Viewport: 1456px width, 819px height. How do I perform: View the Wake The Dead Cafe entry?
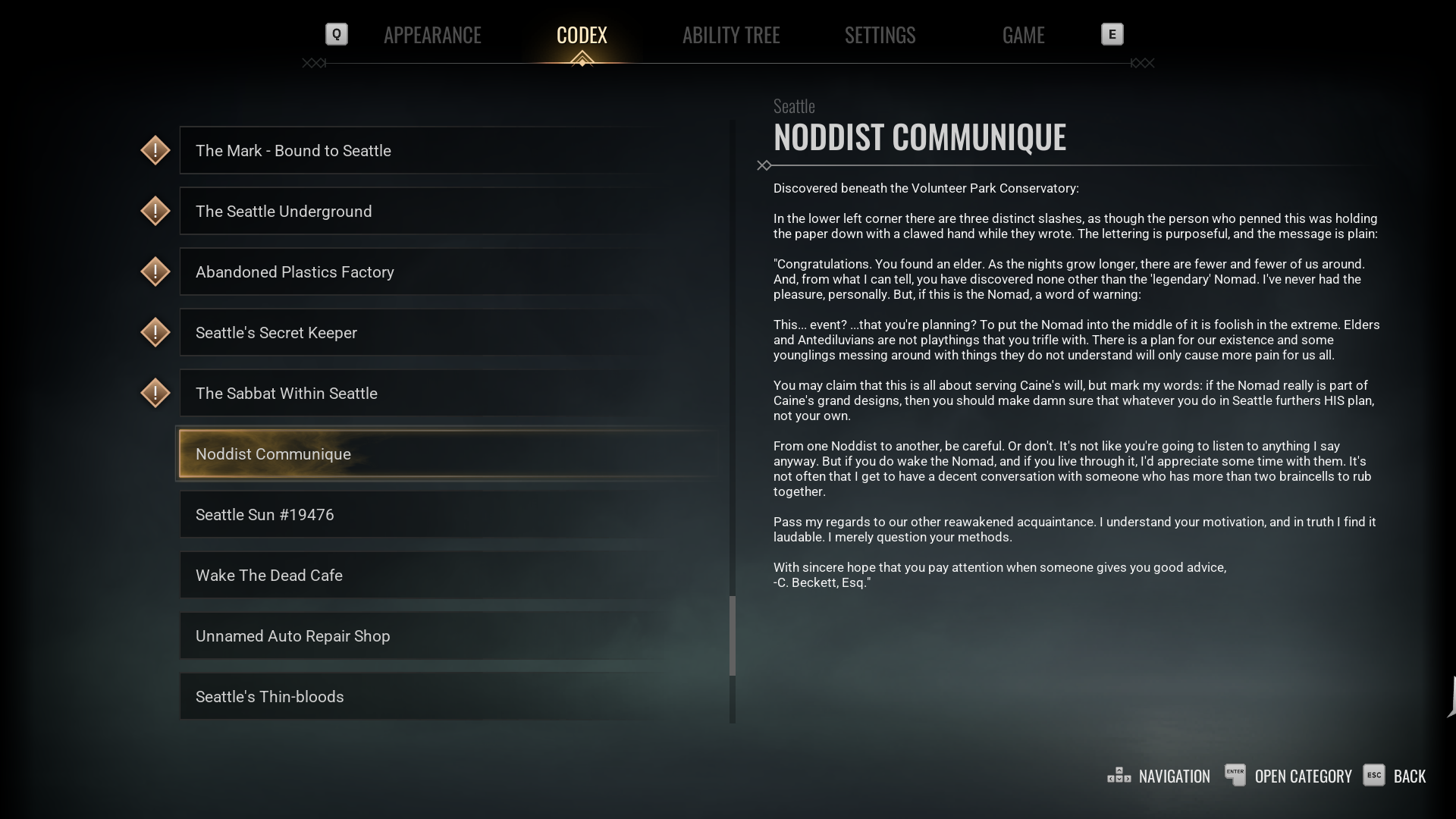pyautogui.click(x=447, y=576)
